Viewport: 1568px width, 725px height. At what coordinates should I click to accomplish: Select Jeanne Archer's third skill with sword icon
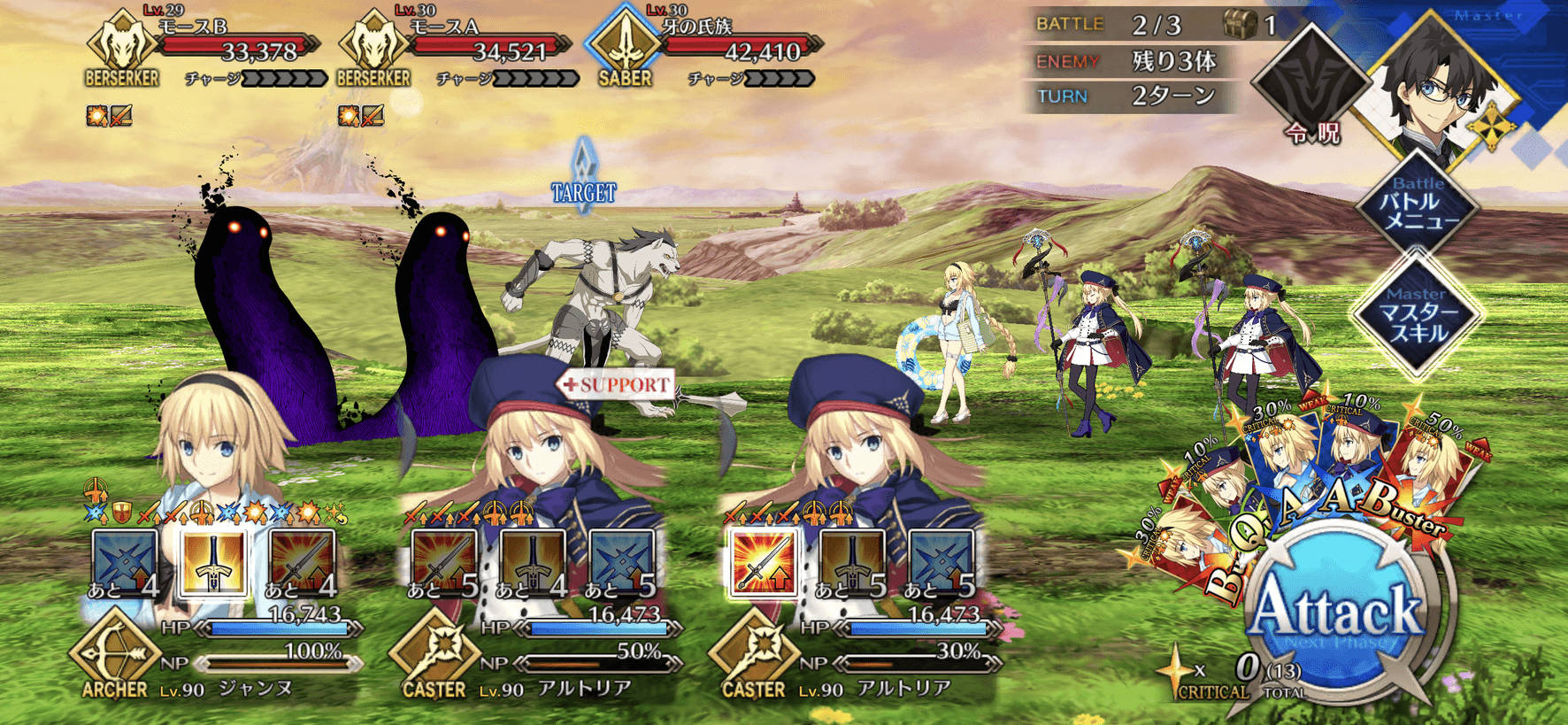point(302,561)
